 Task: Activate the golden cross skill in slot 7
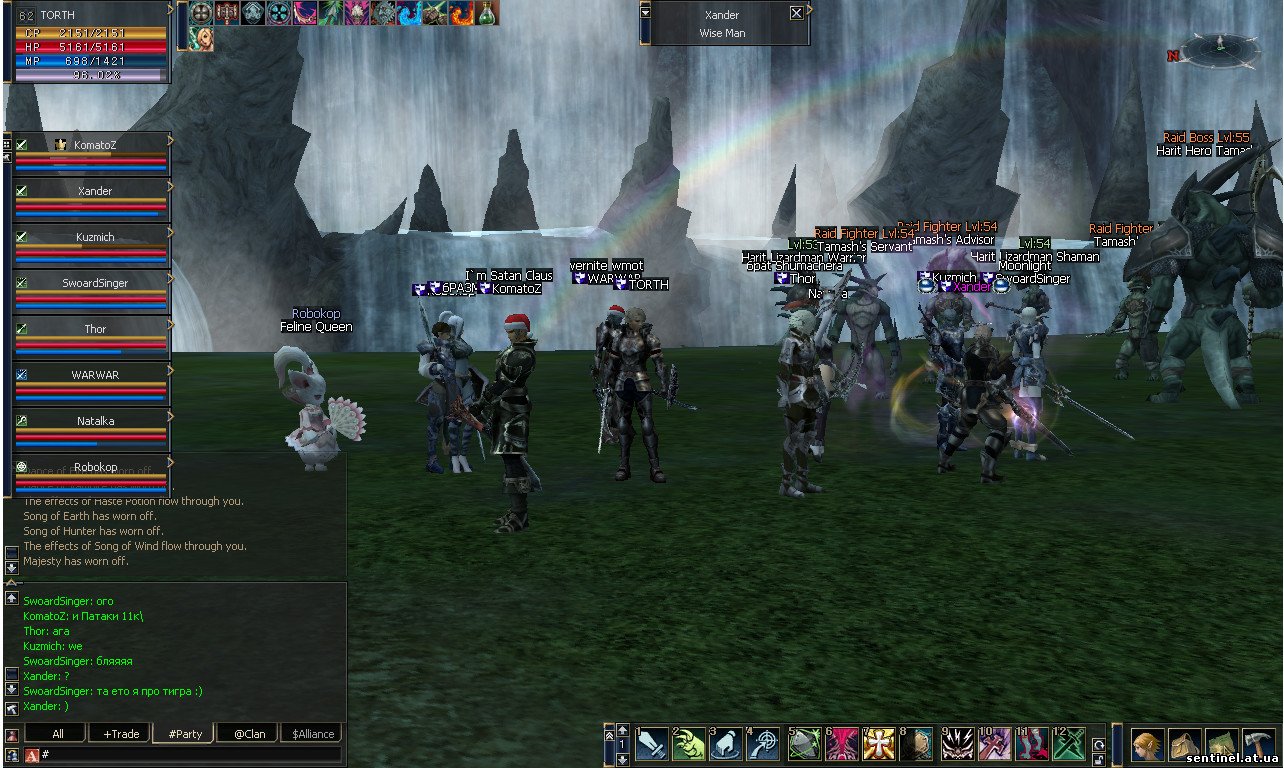pyautogui.click(x=879, y=744)
